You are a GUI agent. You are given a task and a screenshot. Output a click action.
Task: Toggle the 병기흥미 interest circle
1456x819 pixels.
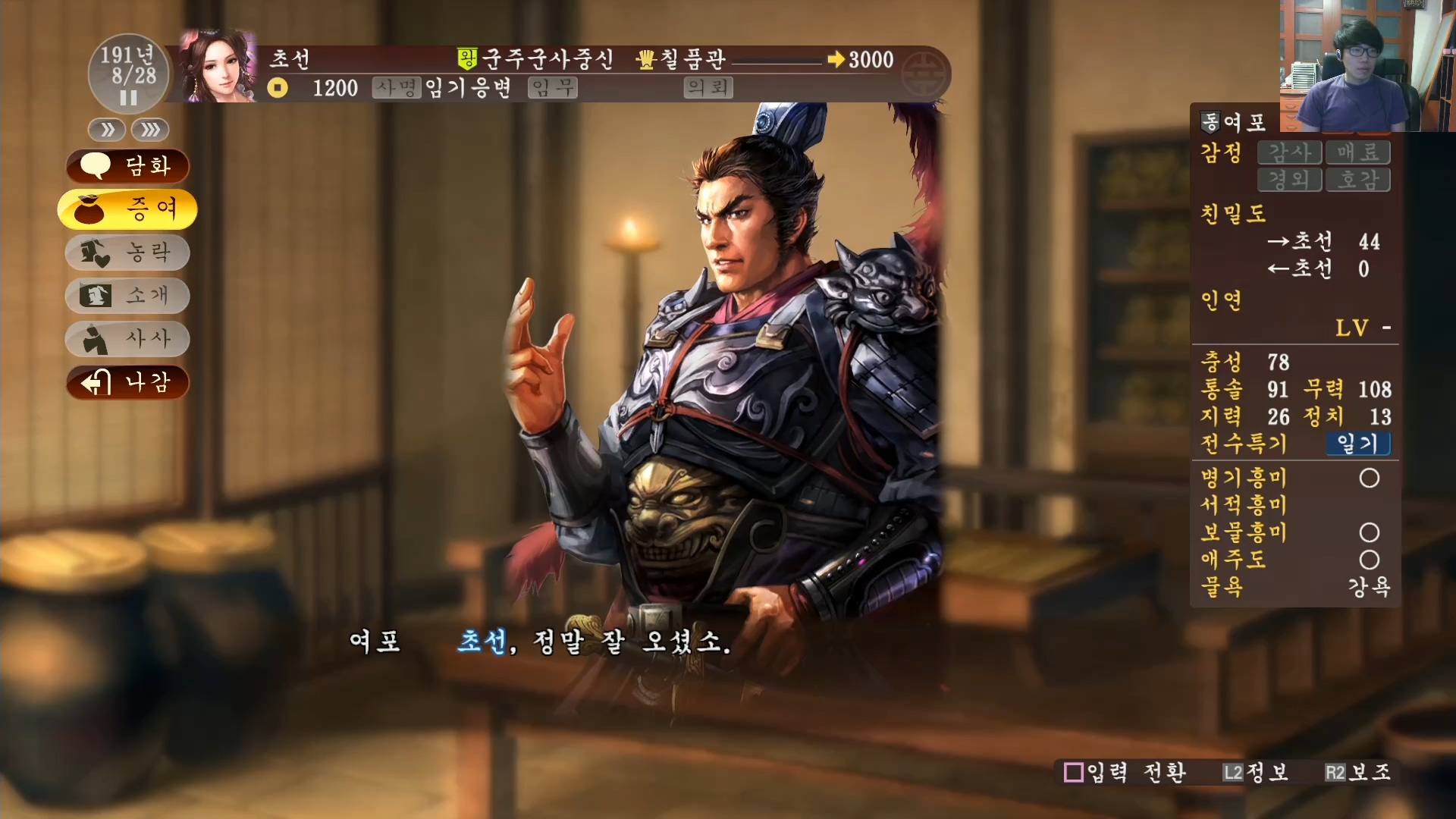[x=1370, y=478]
